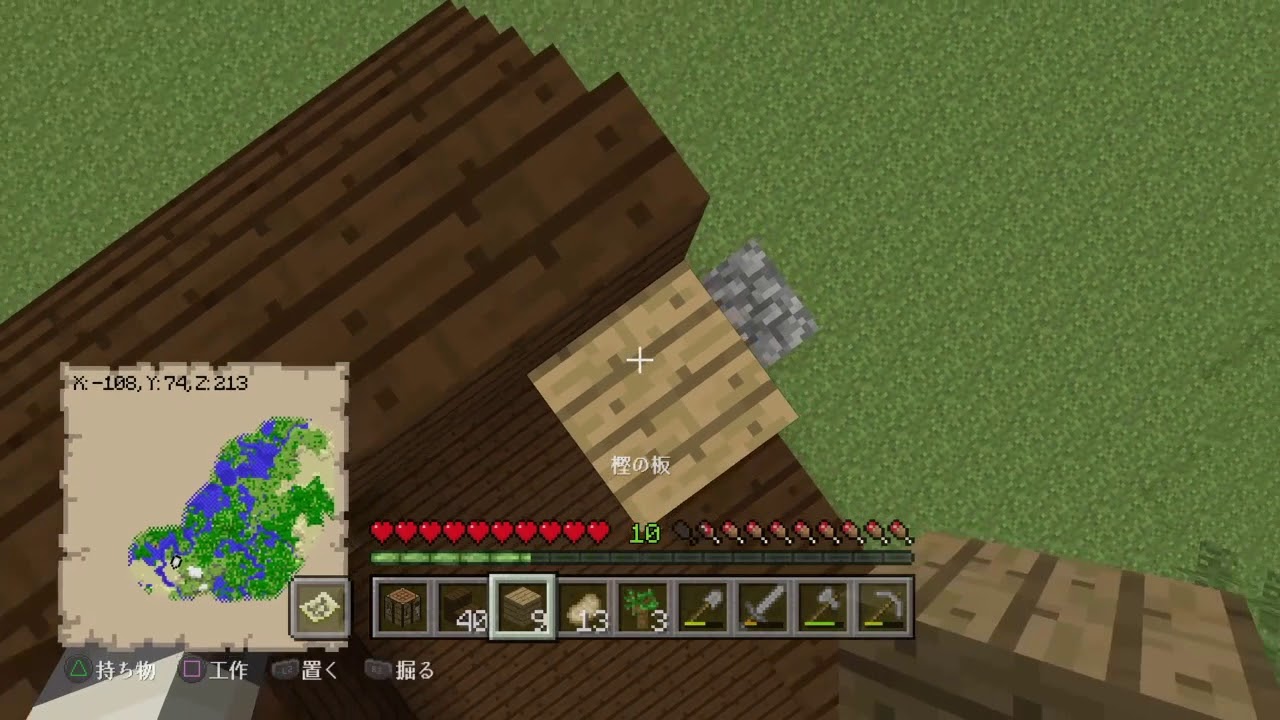Select the oak log stack of 40
Screen dimensions: 1280x720
click(463, 605)
